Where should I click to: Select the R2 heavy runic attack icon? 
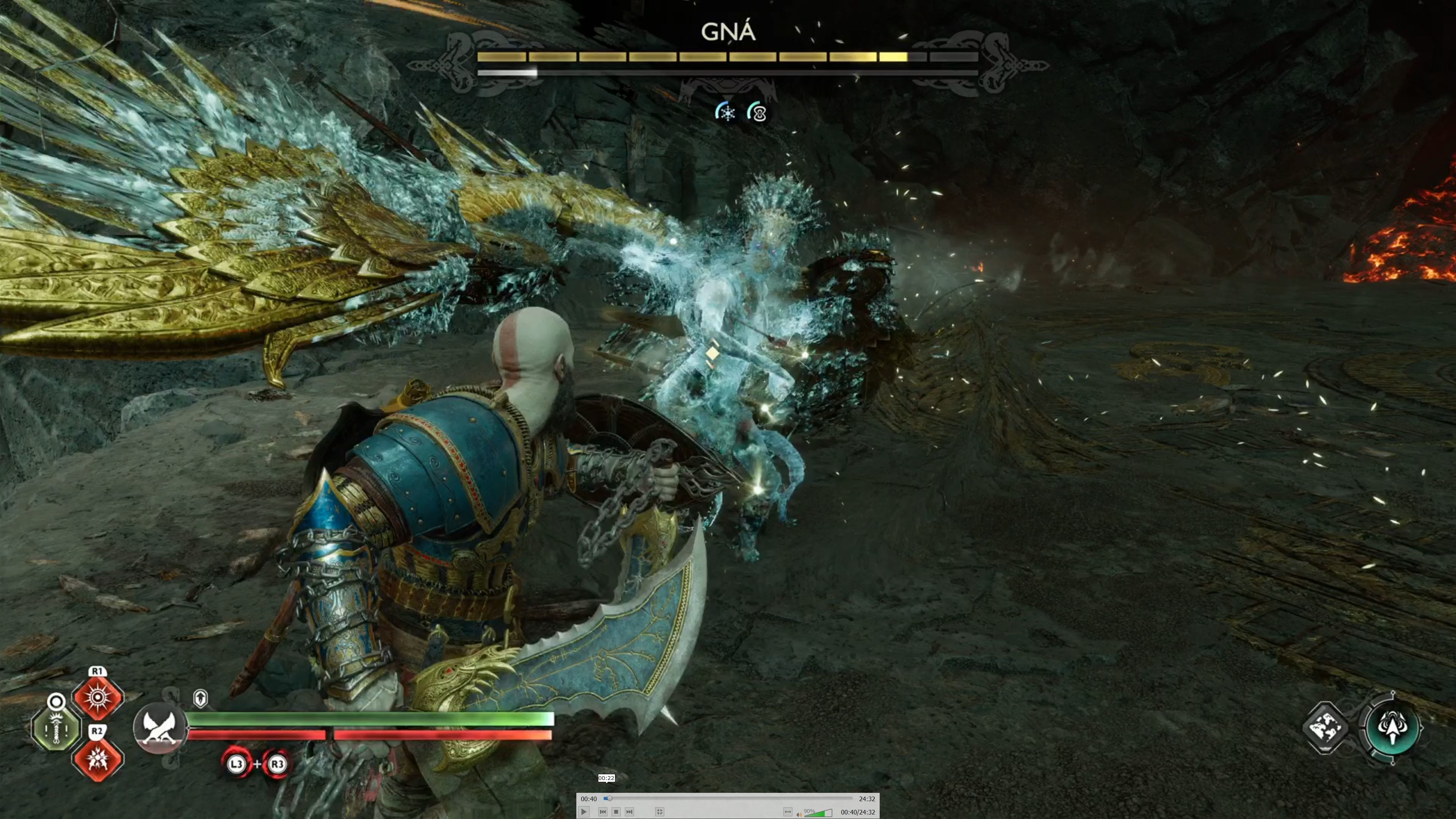(98, 759)
